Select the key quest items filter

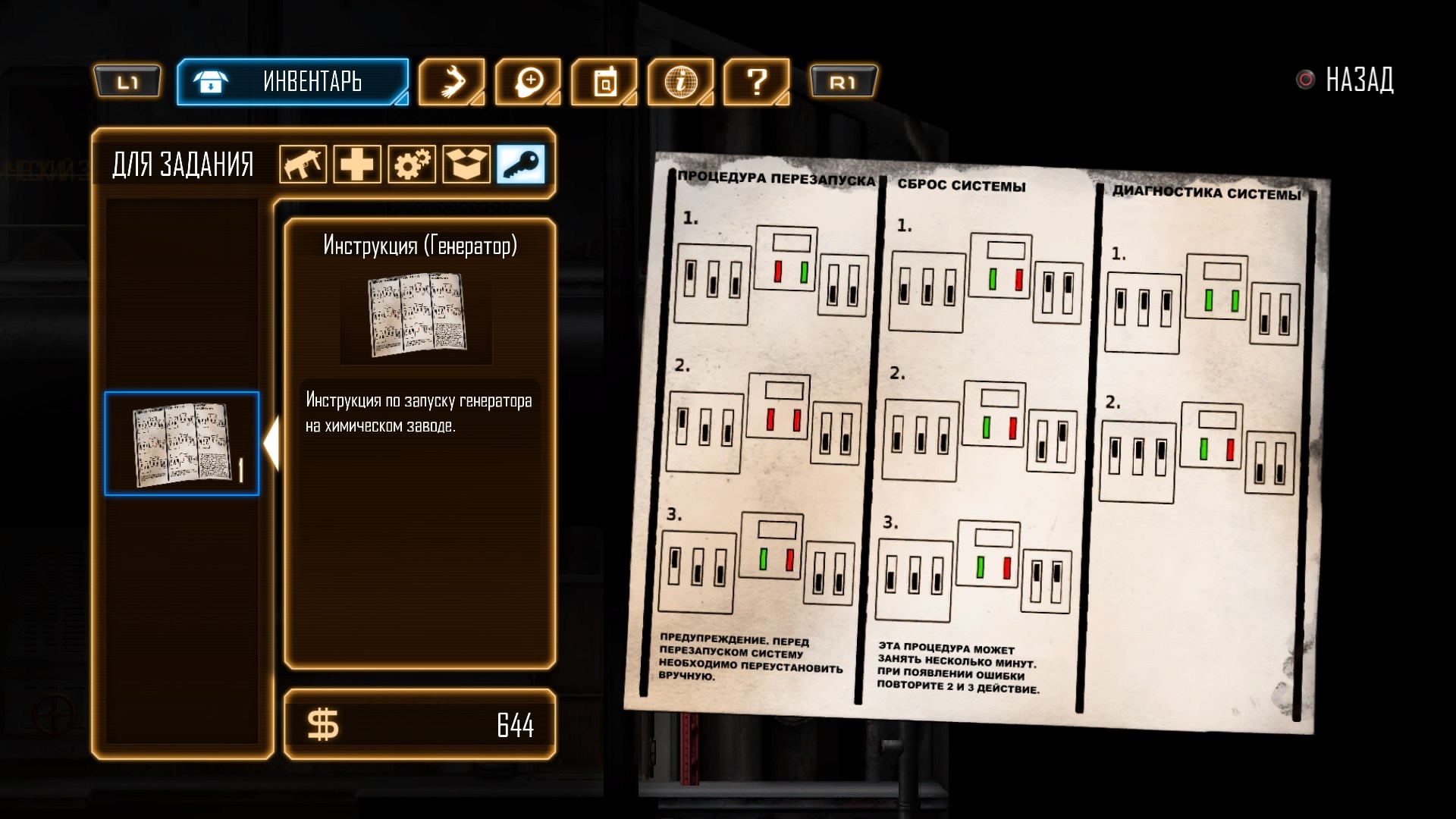[521, 164]
